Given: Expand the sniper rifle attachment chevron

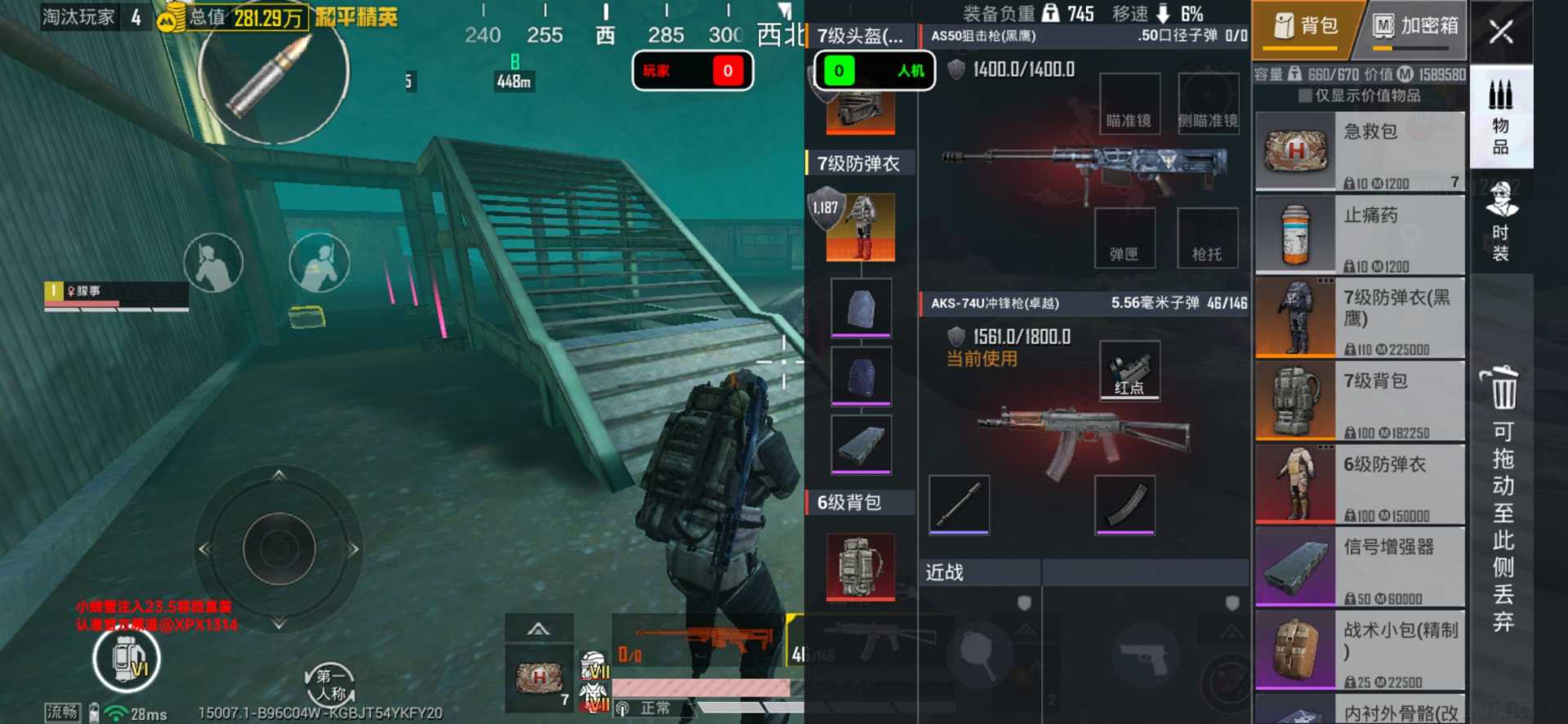Looking at the screenshot, I should pyautogui.click(x=539, y=628).
